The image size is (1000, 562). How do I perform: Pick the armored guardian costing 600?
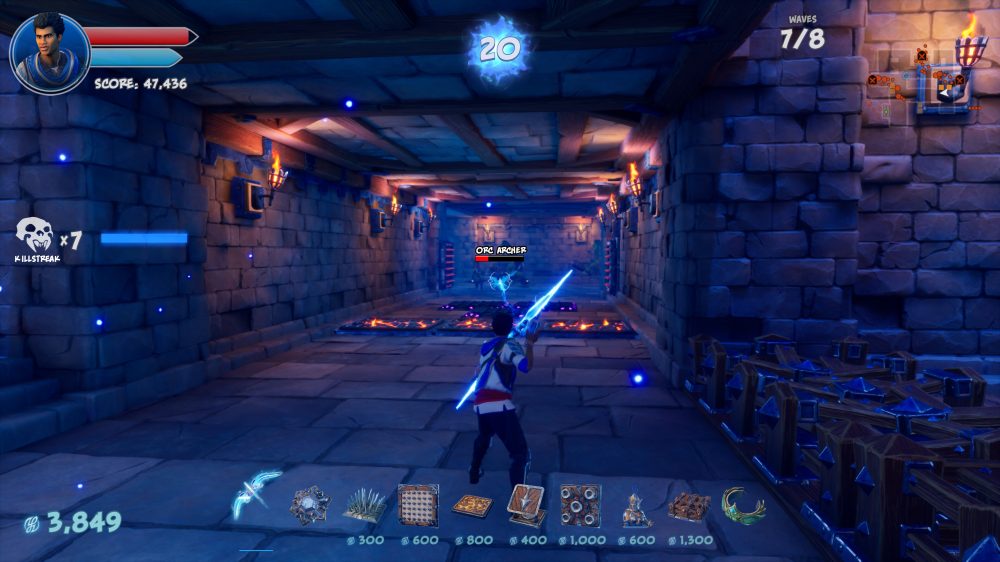coord(635,507)
